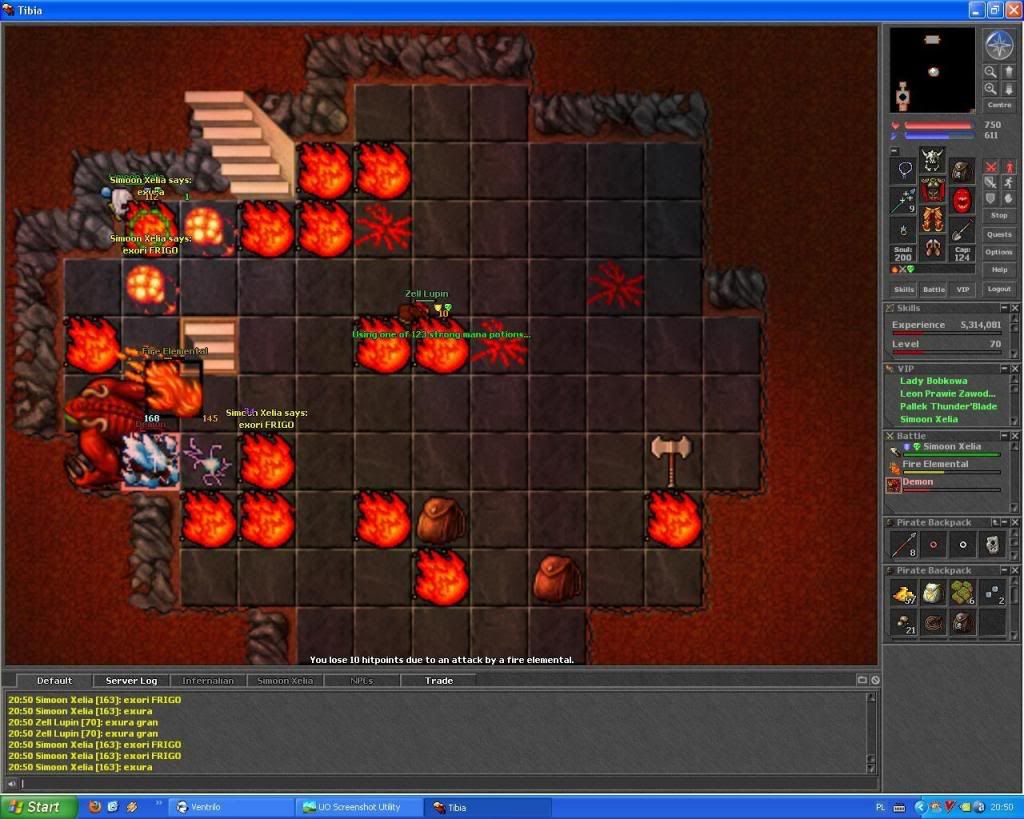Close the Skills panel

coord(1014,308)
